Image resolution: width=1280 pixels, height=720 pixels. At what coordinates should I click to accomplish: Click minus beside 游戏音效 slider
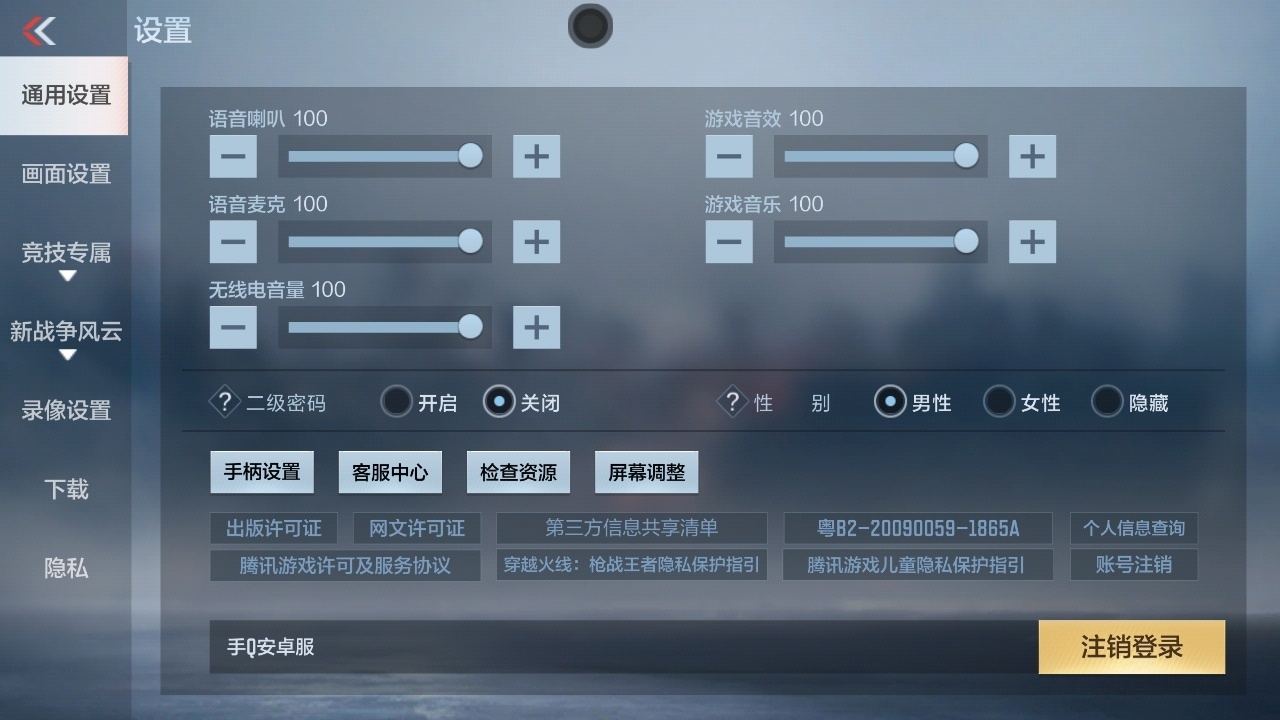[729, 156]
